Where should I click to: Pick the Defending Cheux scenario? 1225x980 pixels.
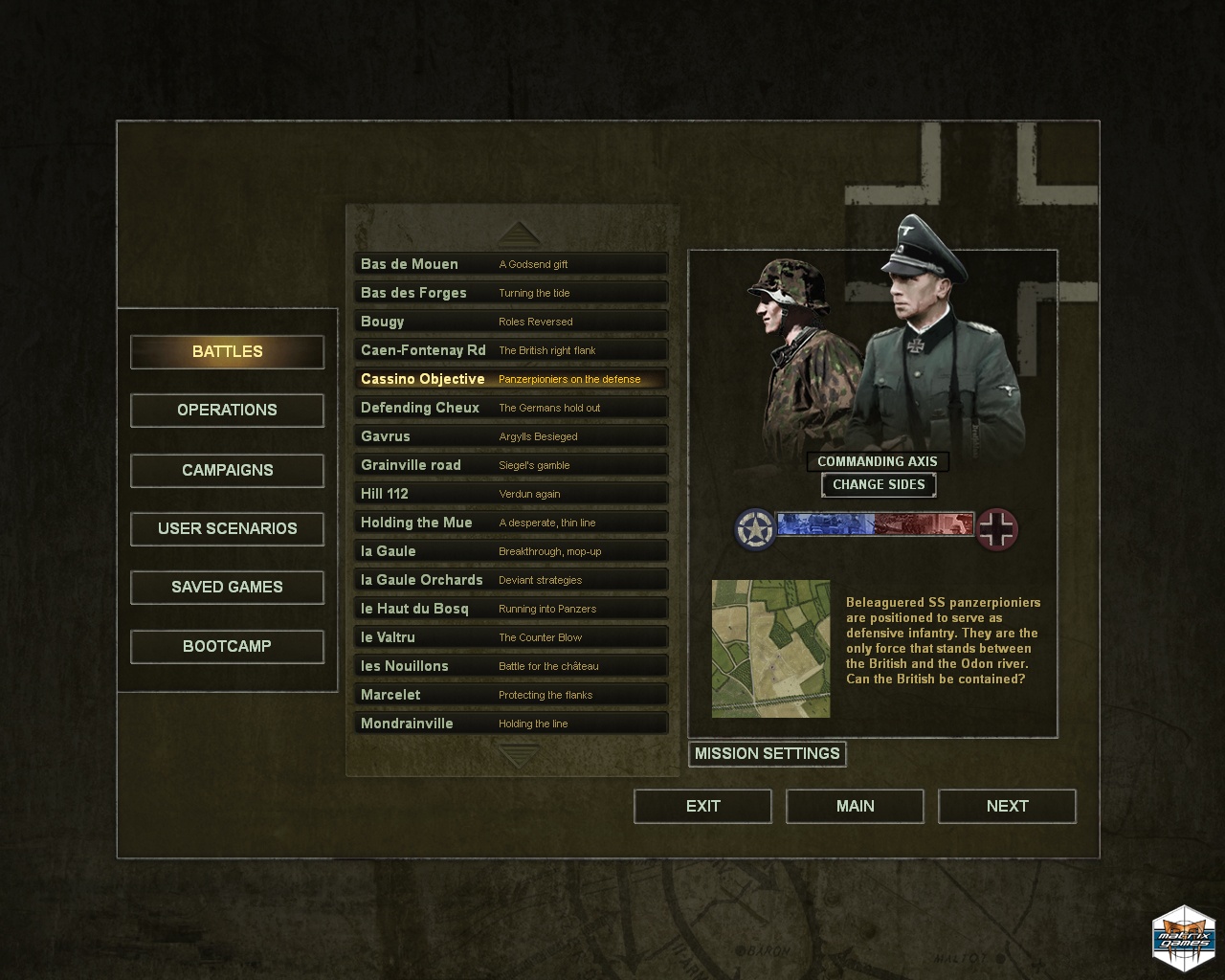(511, 408)
